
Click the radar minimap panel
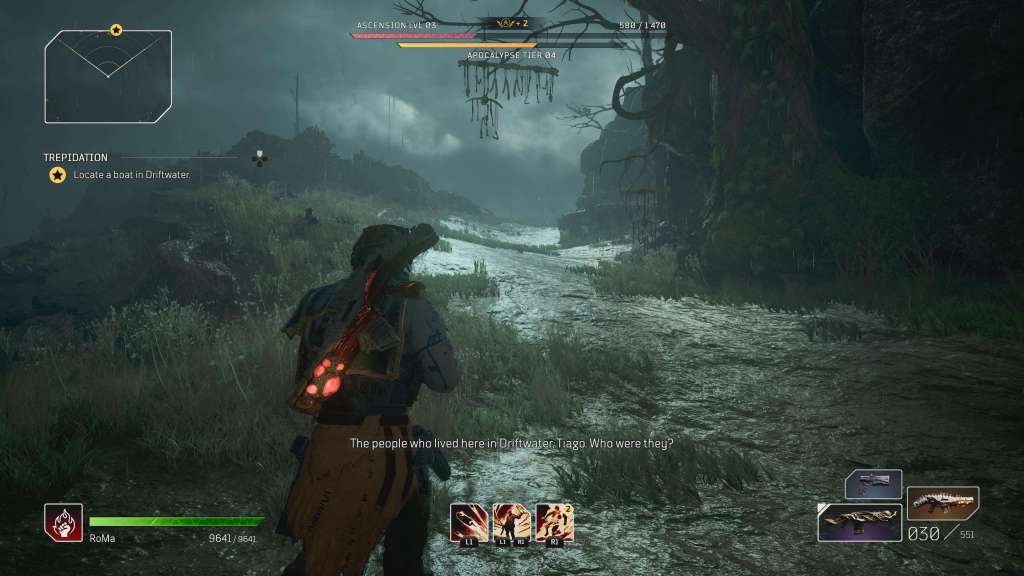(108, 76)
